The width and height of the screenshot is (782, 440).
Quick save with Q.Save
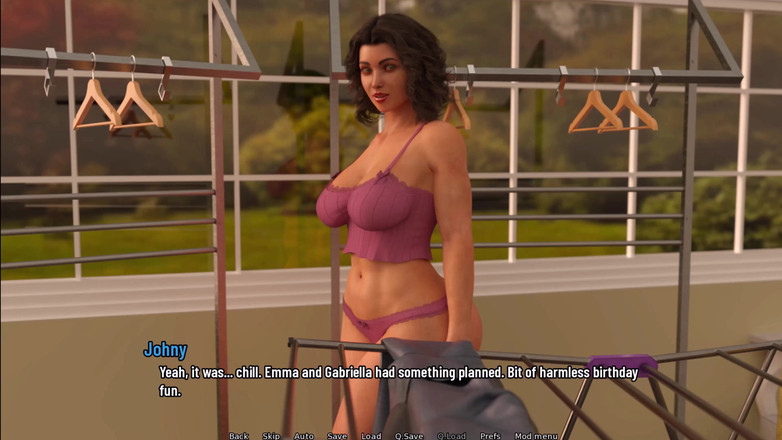click(408, 435)
